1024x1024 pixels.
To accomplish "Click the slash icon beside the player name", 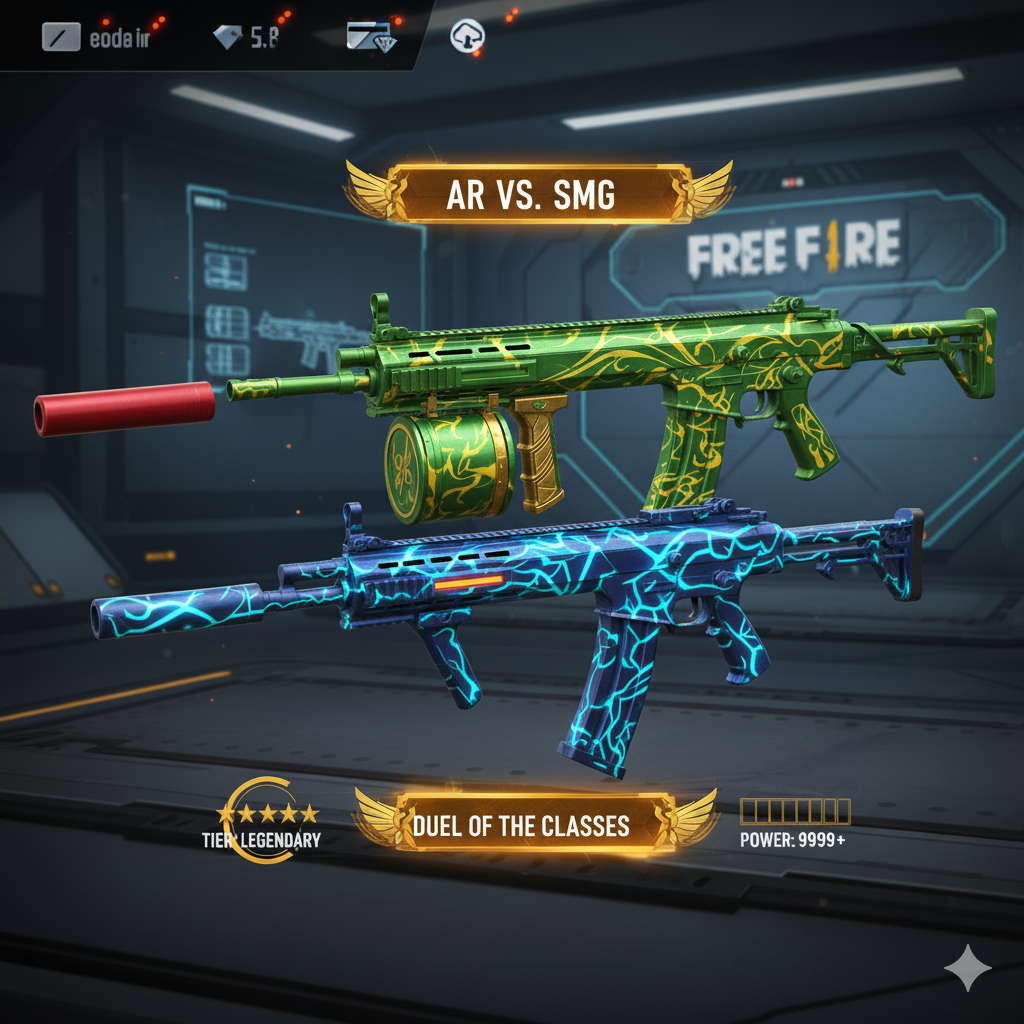I will point(60,37).
